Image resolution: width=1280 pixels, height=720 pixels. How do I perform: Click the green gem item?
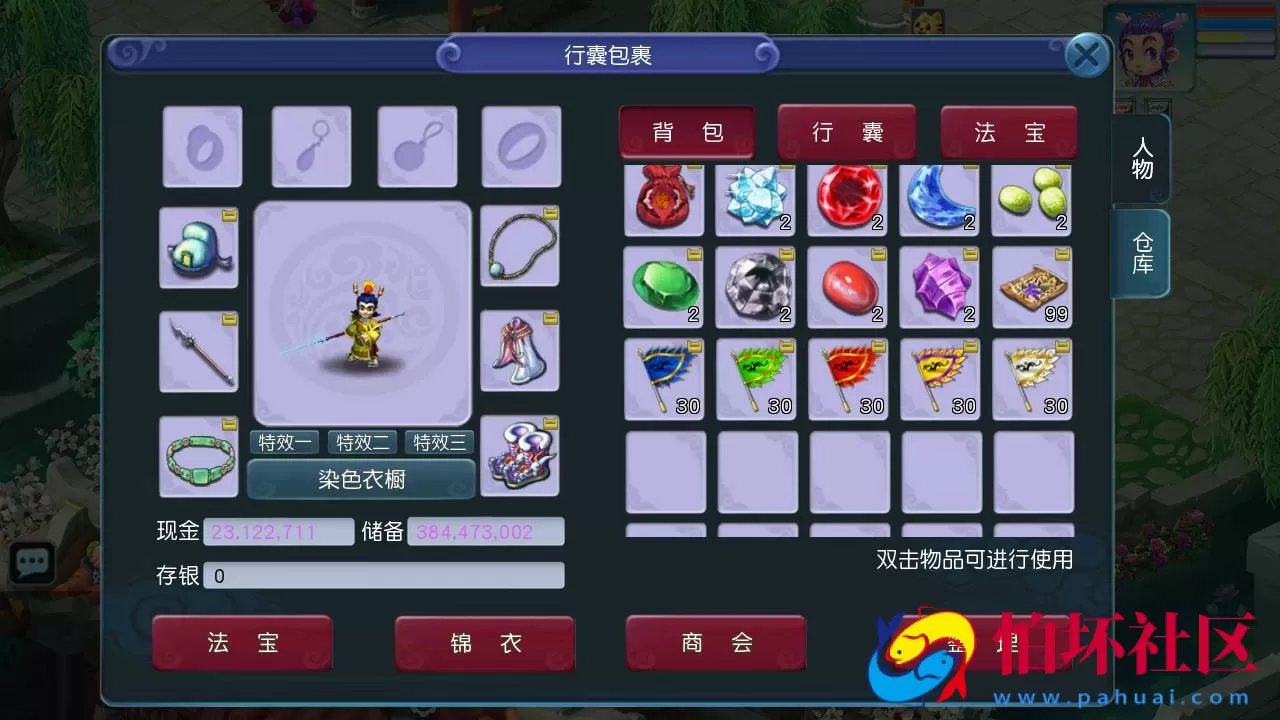coord(663,287)
